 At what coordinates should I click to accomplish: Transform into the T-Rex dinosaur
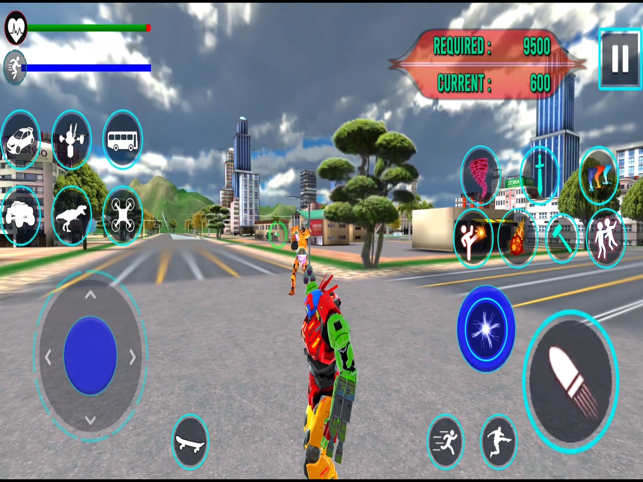[72, 215]
